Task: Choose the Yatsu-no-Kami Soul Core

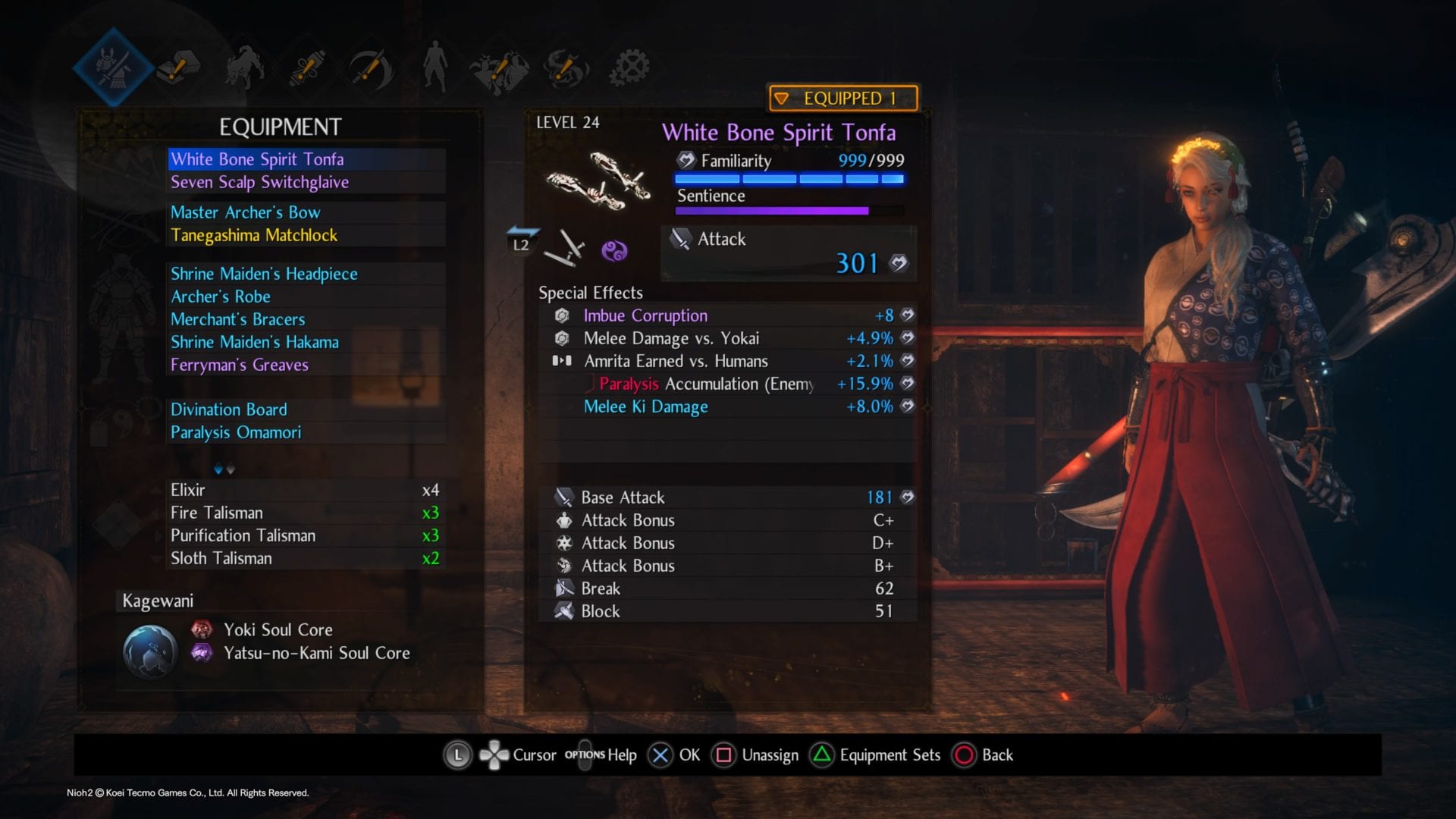Action: pos(316,653)
